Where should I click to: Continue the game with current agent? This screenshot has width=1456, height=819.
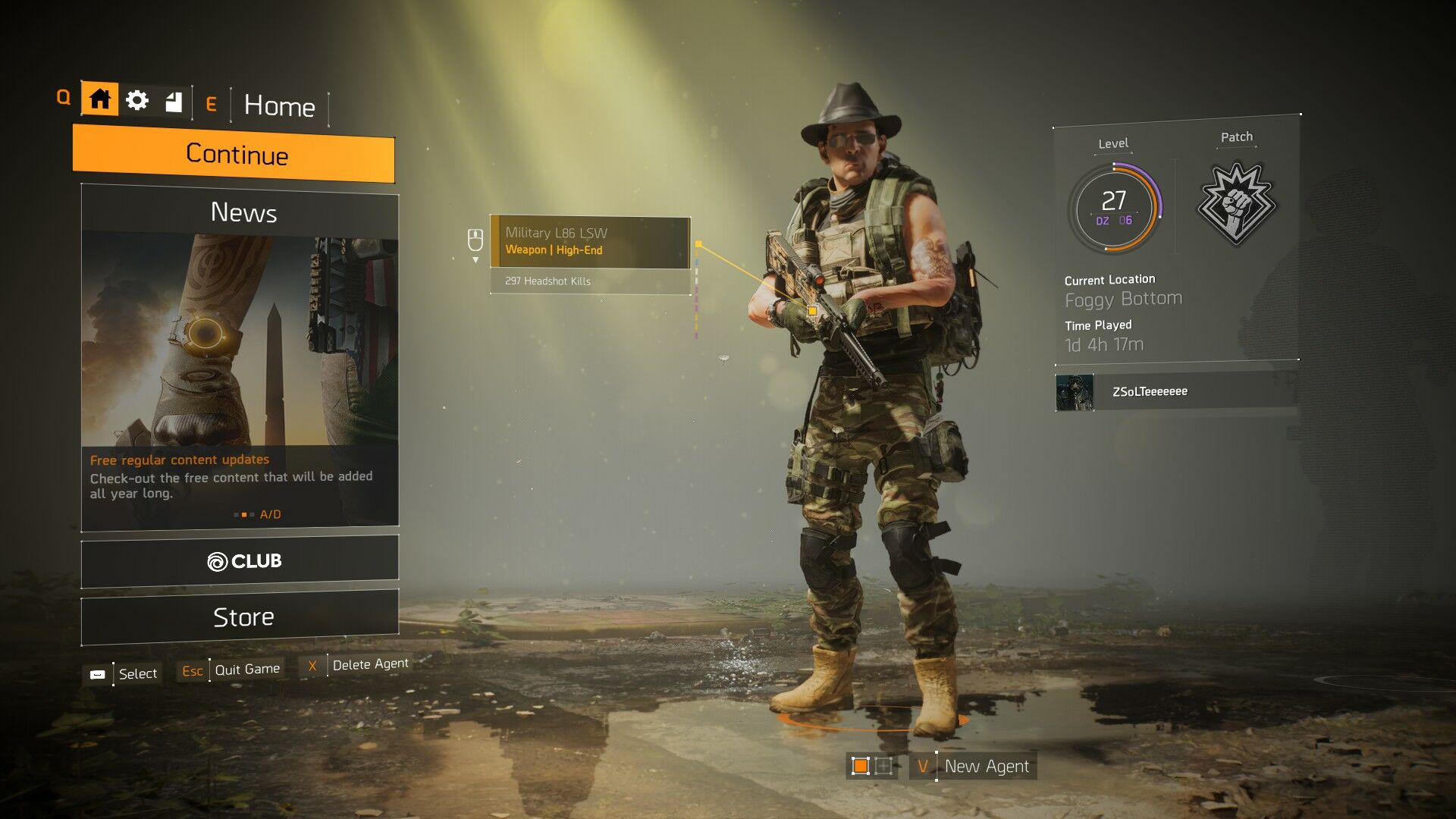234,155
